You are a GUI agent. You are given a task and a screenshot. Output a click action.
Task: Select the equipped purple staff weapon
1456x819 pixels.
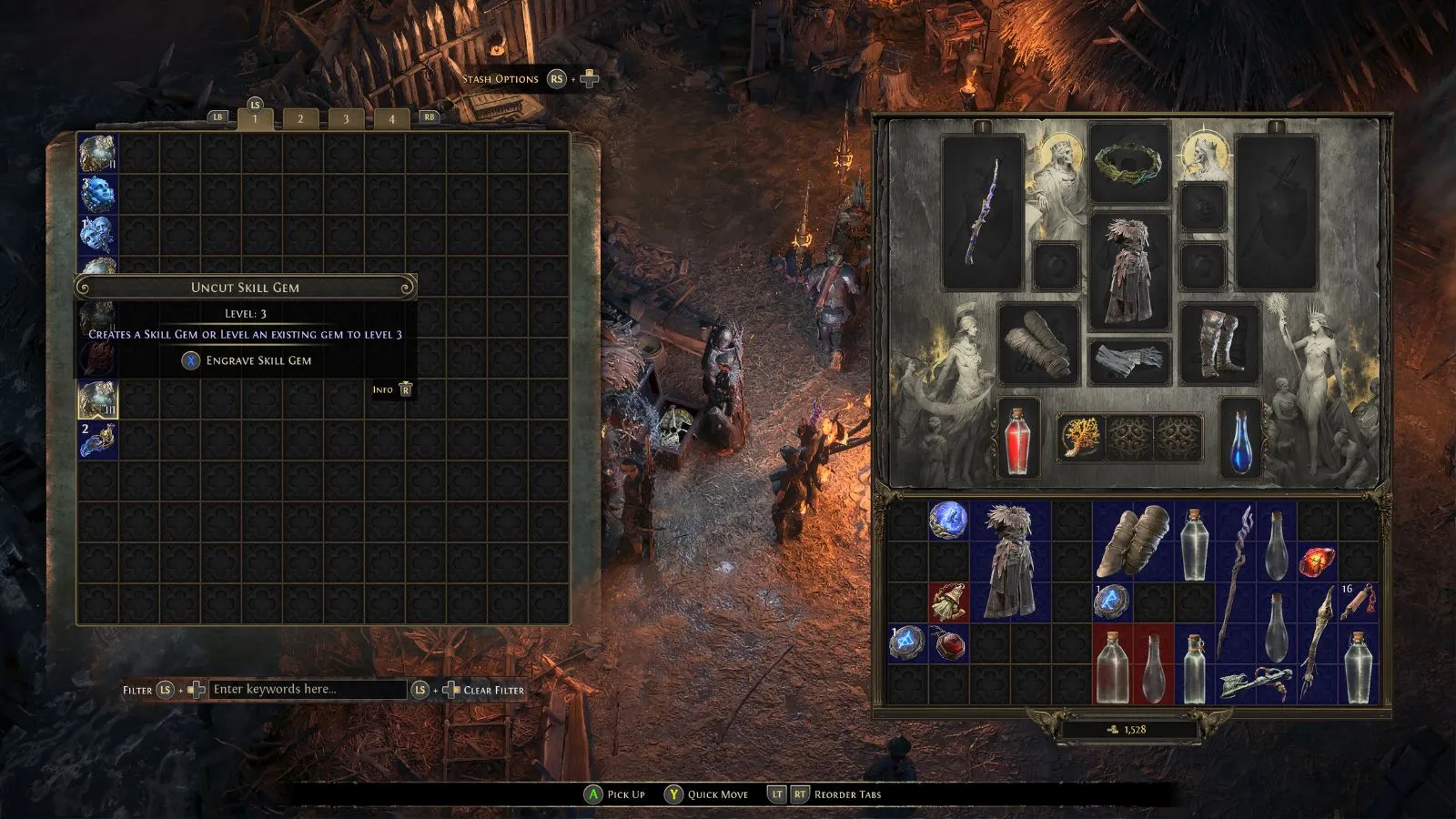pos(982,211)
